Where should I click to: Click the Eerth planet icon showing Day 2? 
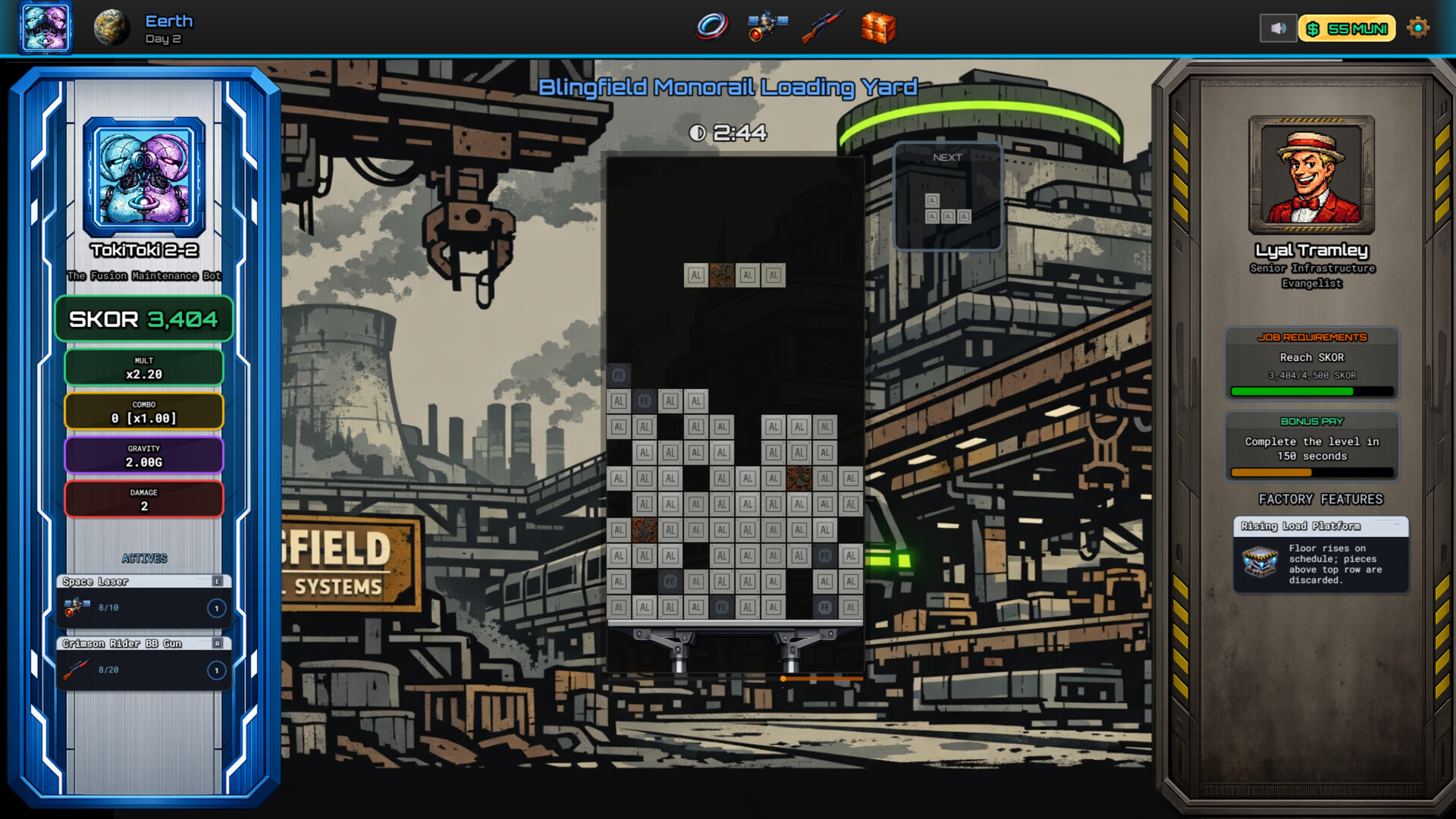click(x=112, y=27)
